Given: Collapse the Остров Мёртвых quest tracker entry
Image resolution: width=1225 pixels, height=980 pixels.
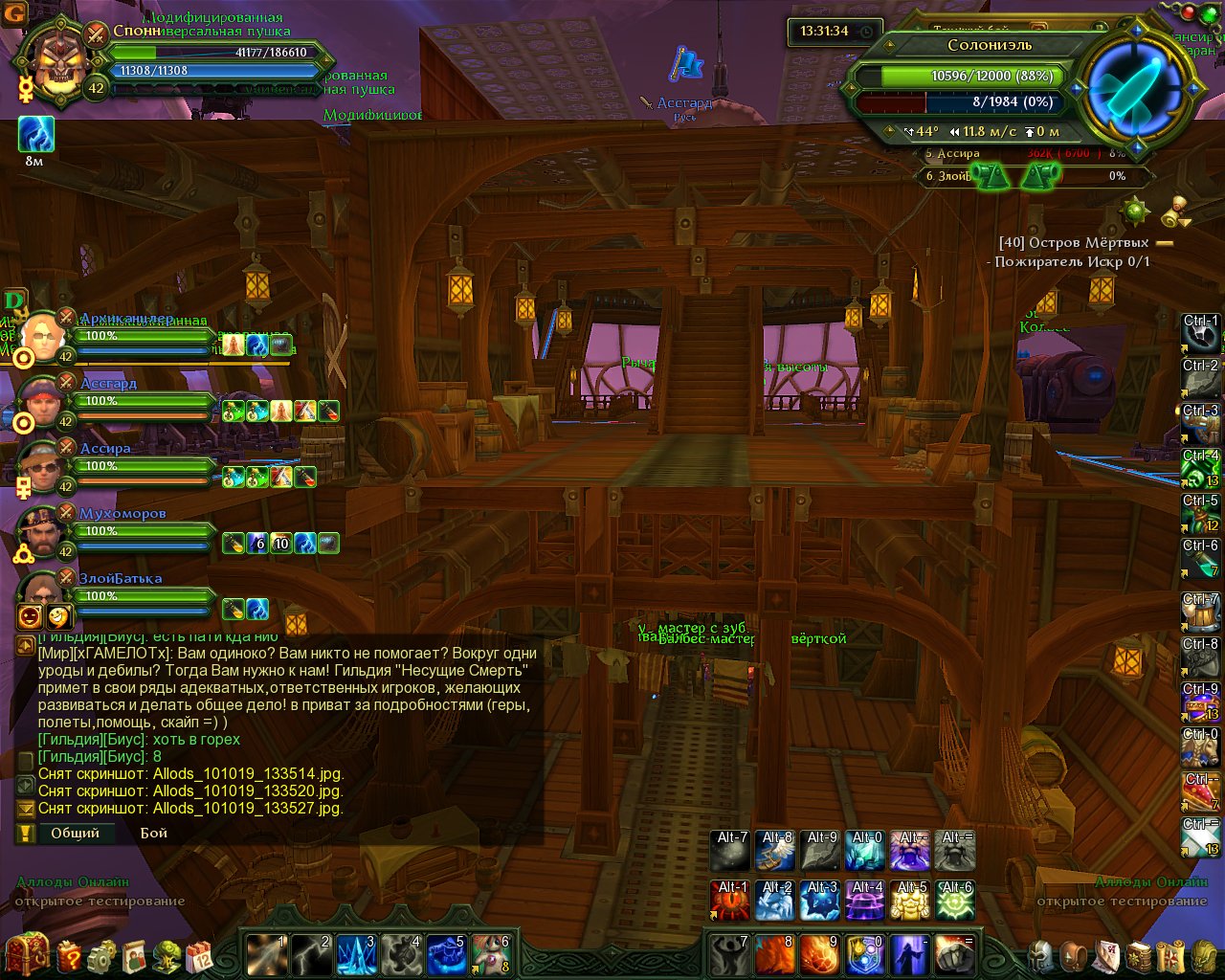Looking at the screenshot, I should (x=1165, y=243).
